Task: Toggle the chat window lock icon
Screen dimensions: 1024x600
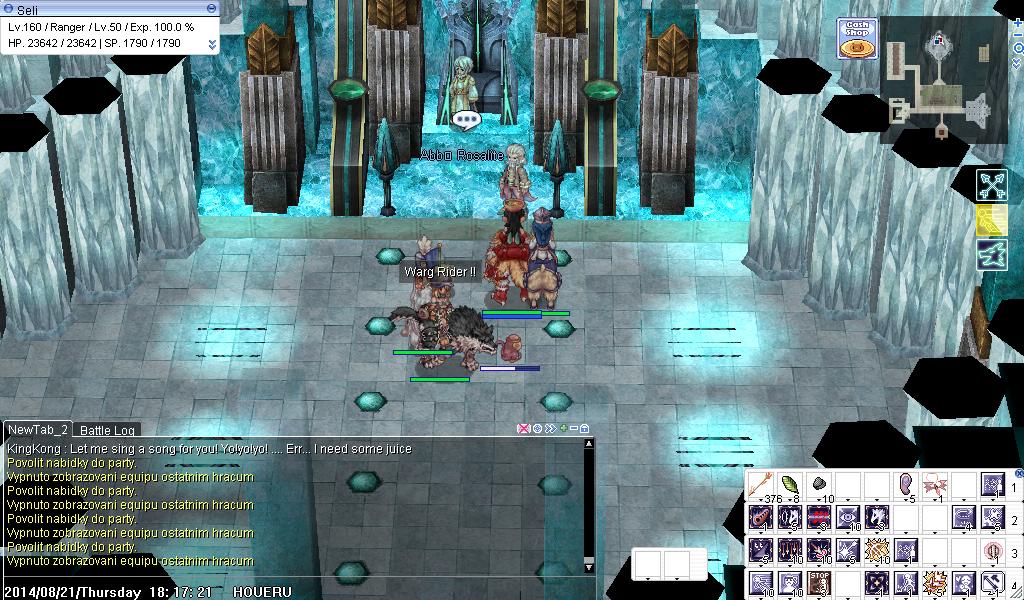Action: click(585, 429)
